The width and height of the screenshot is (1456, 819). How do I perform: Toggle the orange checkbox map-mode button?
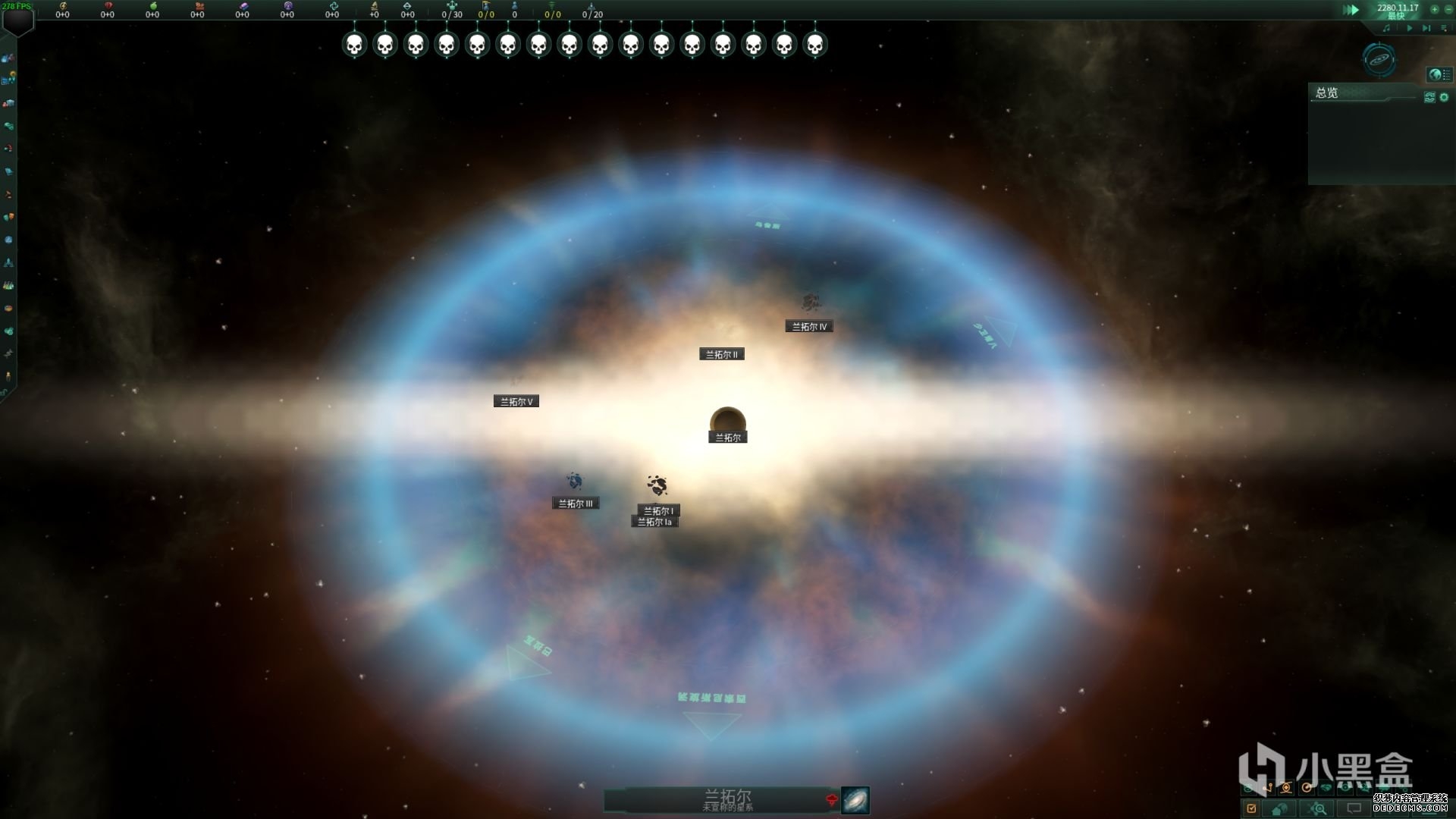1251,808
